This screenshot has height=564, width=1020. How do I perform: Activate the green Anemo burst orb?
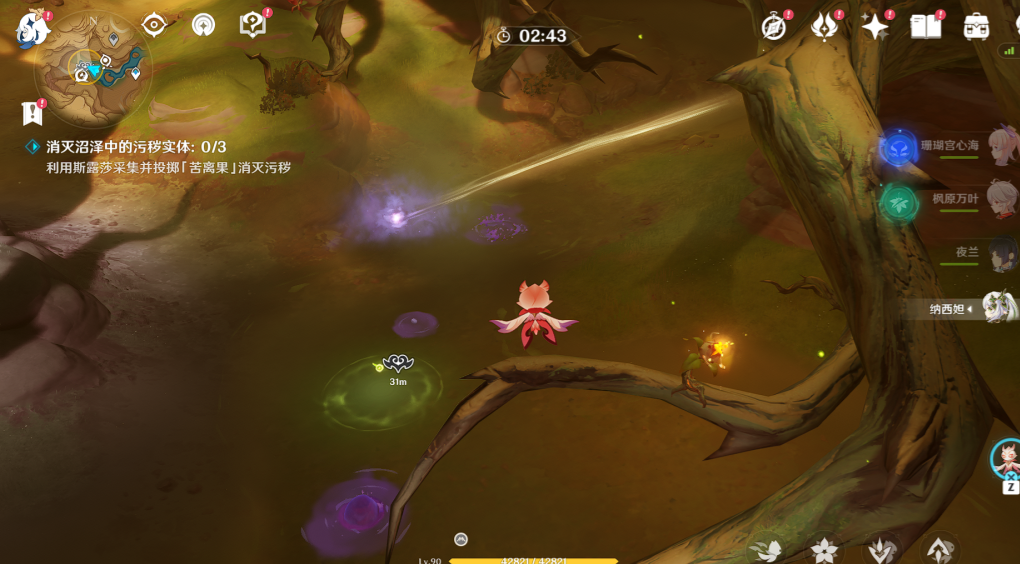click(x=899, y=203)
